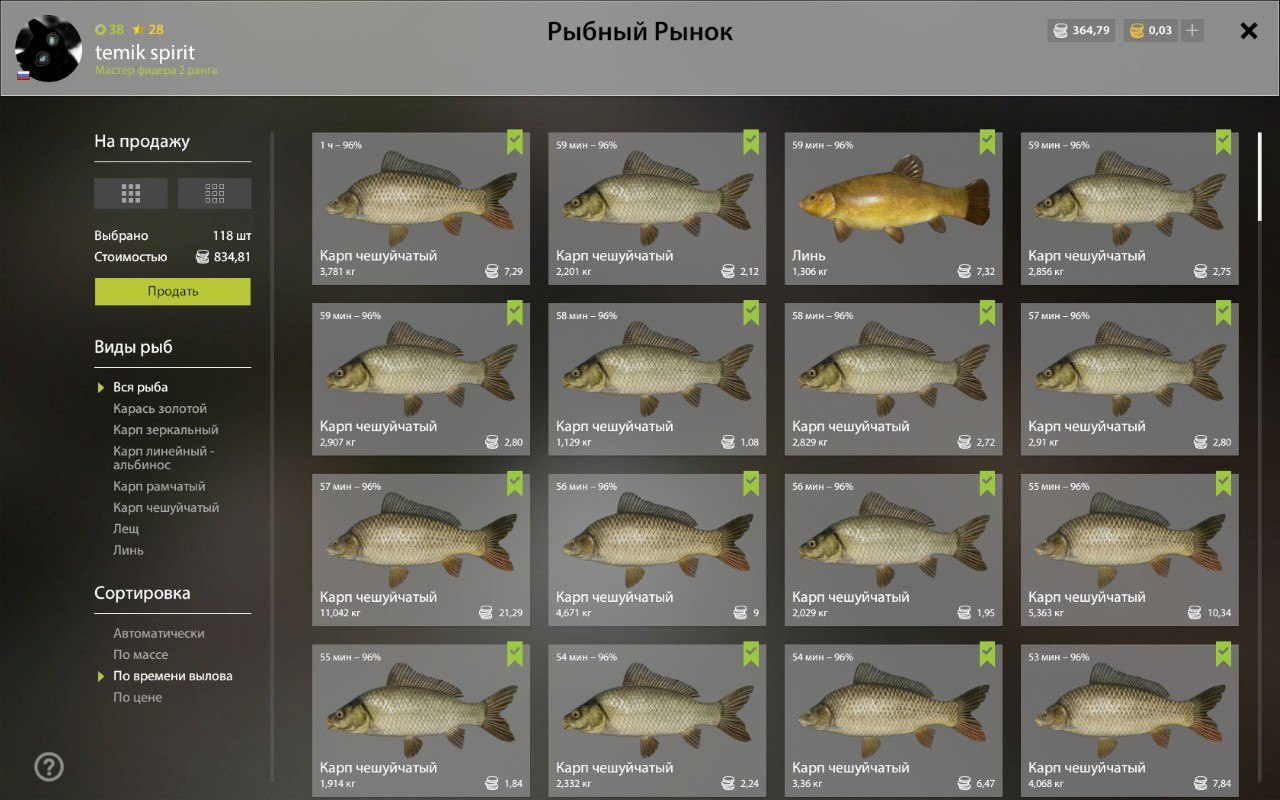
Task: Show only Линь in the species list
Action: click(128, 550)
